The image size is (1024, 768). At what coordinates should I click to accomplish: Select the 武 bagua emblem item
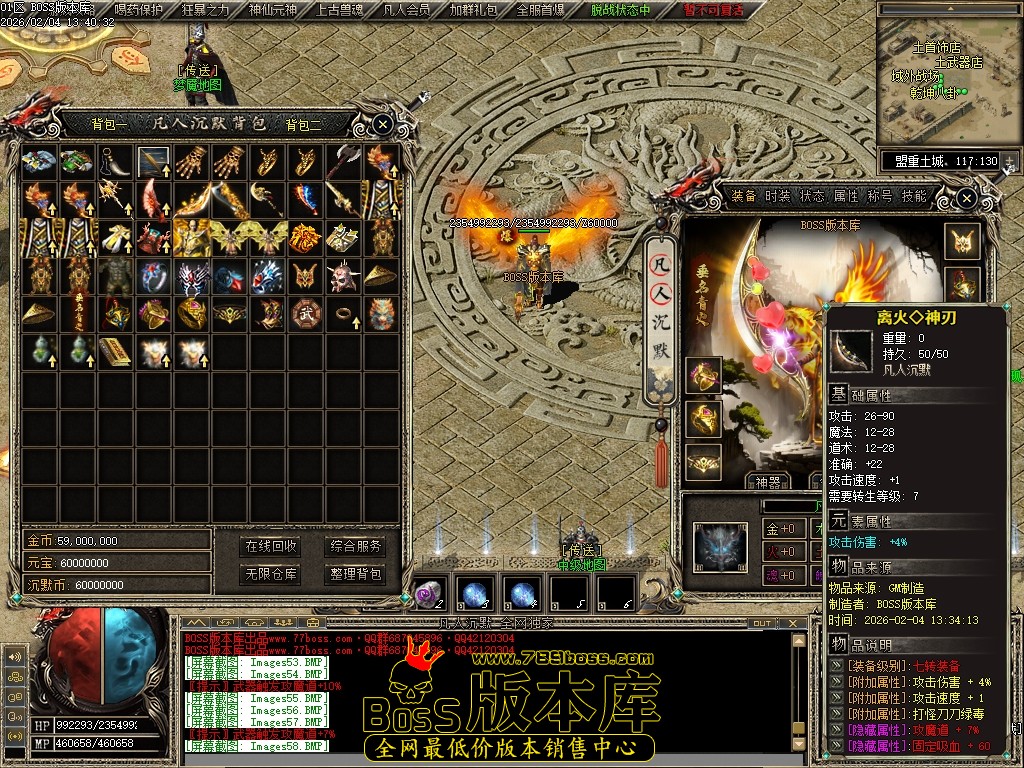304,313
